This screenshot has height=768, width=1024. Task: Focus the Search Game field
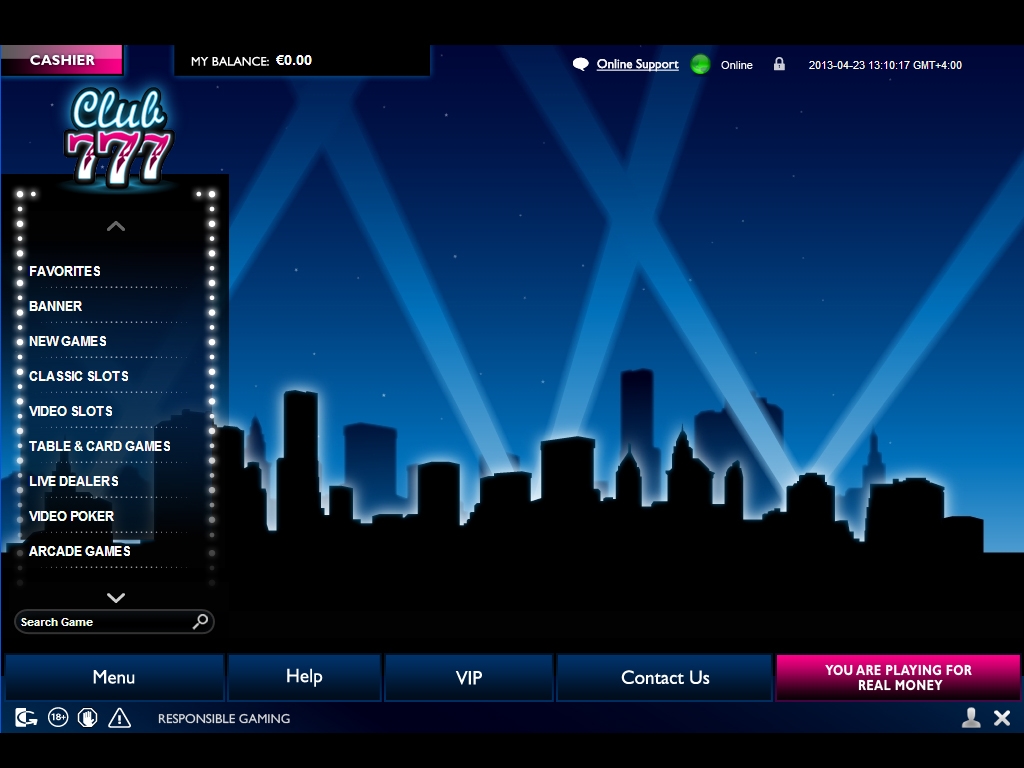(x=103, y=622)
